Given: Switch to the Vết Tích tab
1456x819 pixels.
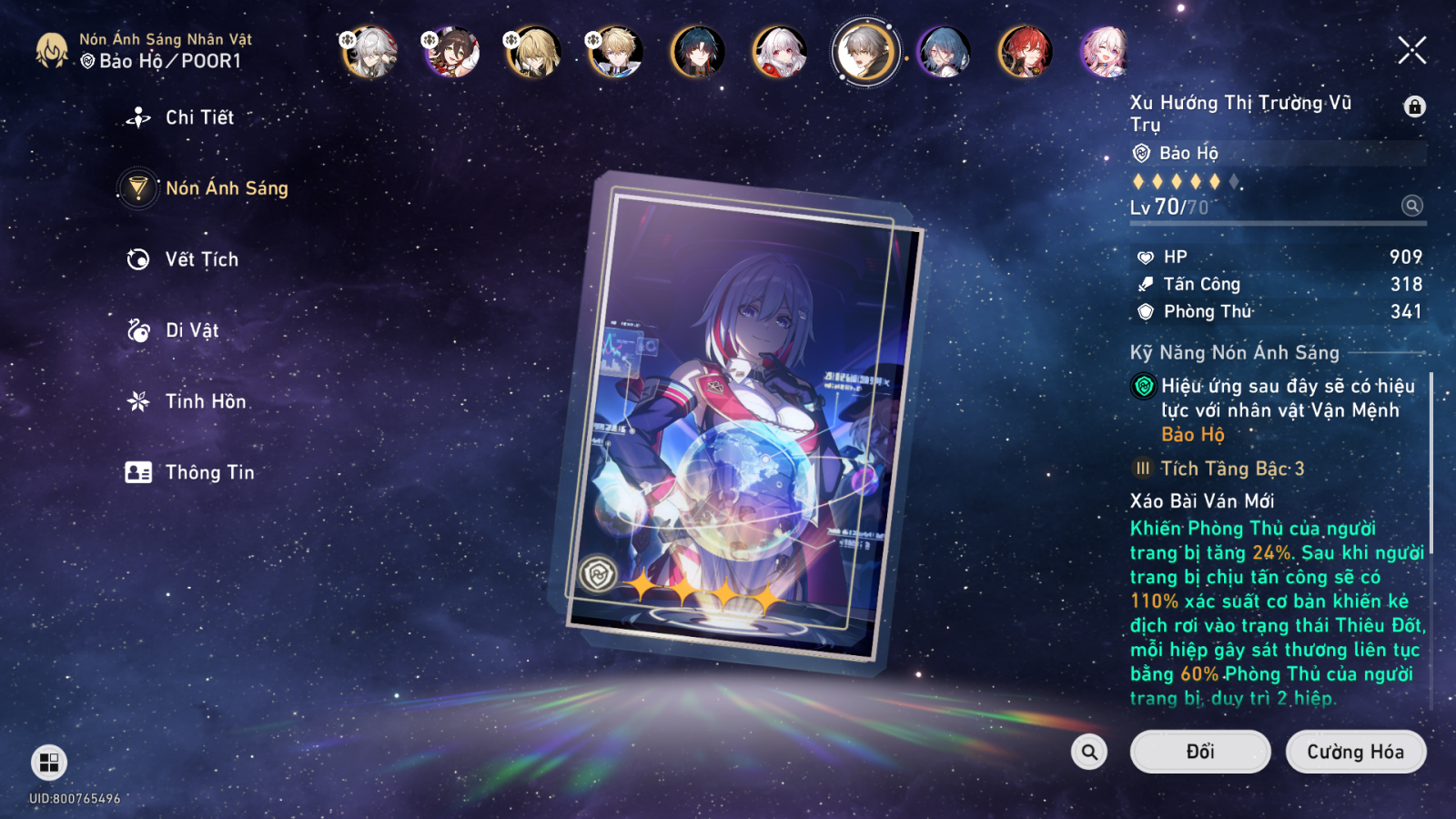Looking at the screenshot, I should point(201,259).
